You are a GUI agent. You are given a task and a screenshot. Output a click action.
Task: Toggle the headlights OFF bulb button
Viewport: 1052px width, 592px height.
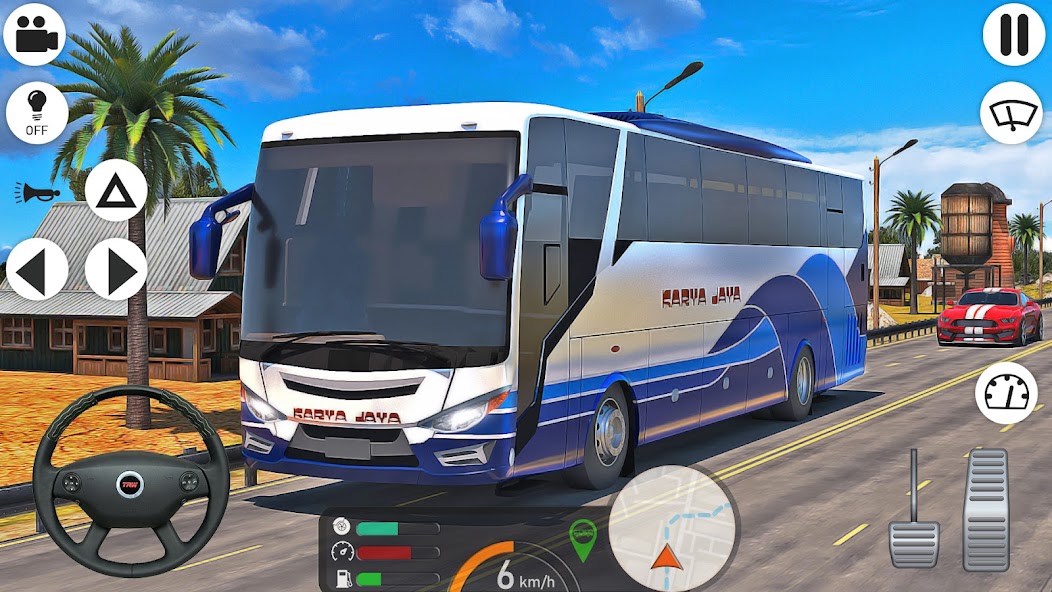pos(37,113)
